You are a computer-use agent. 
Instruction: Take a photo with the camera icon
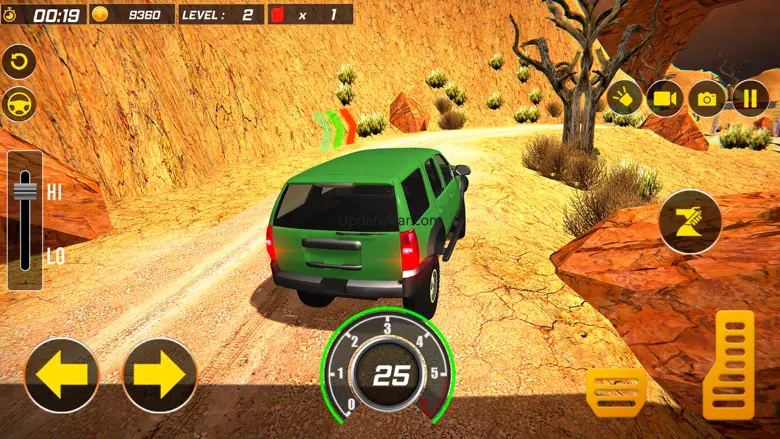click(x=707, y=98)
